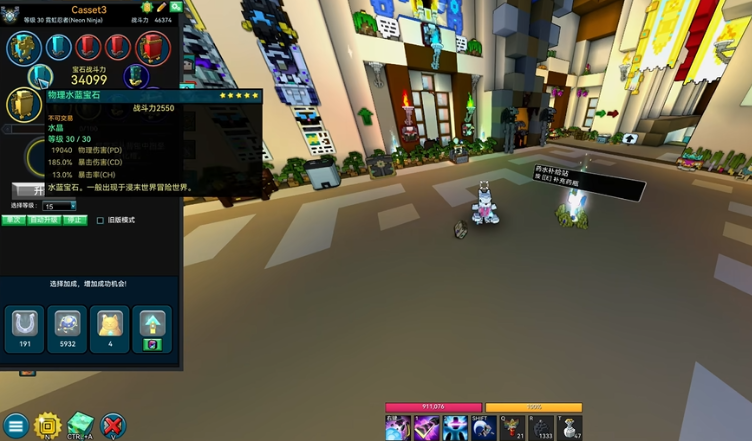Toggle the 旧版模式 checkbox

coord(100,220)
